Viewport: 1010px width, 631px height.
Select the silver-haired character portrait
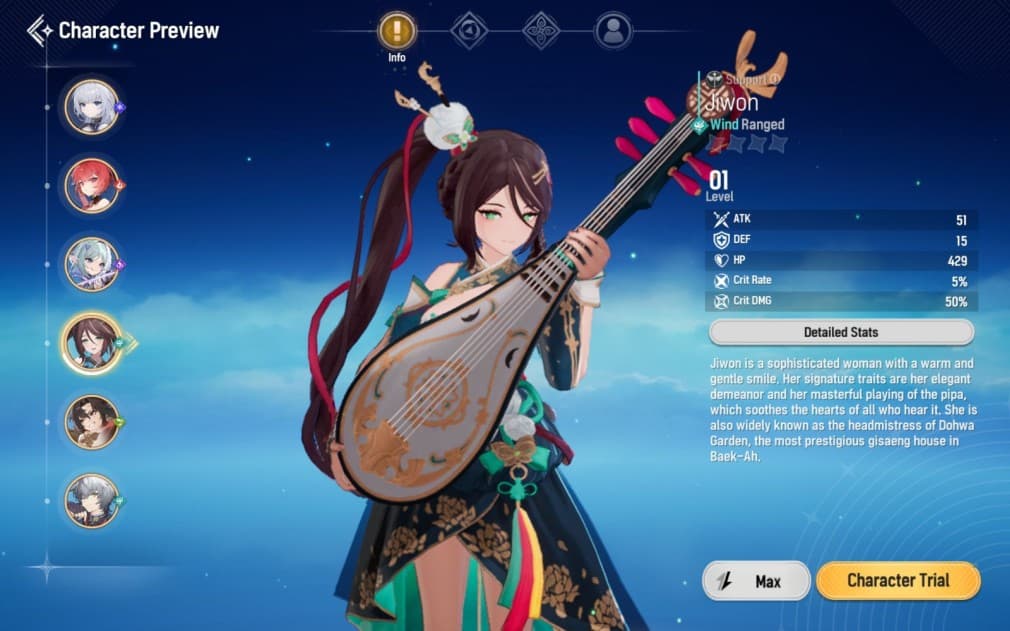point(92,106)
